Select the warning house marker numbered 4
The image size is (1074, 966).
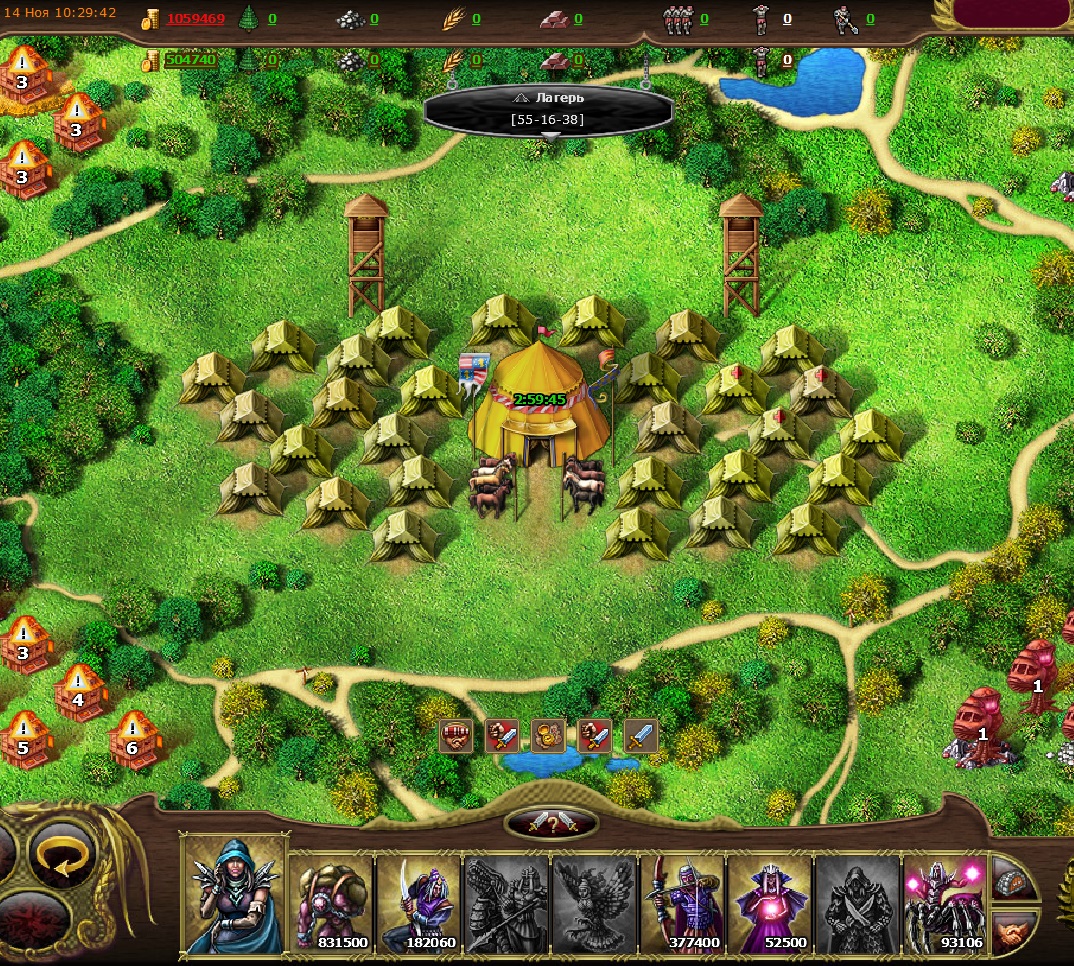(79, 692)
